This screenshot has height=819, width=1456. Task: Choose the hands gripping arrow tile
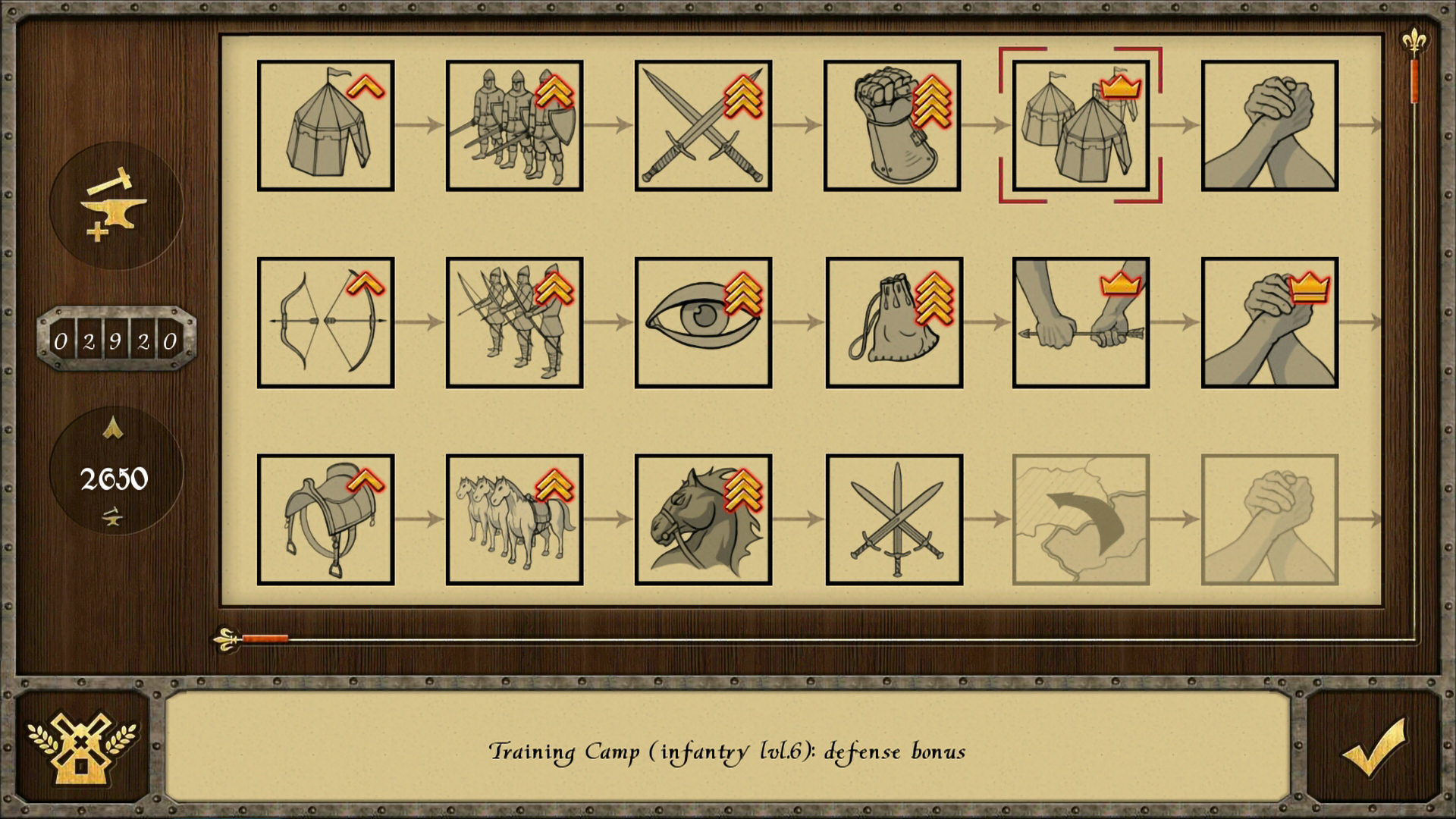pos(1081,322)
